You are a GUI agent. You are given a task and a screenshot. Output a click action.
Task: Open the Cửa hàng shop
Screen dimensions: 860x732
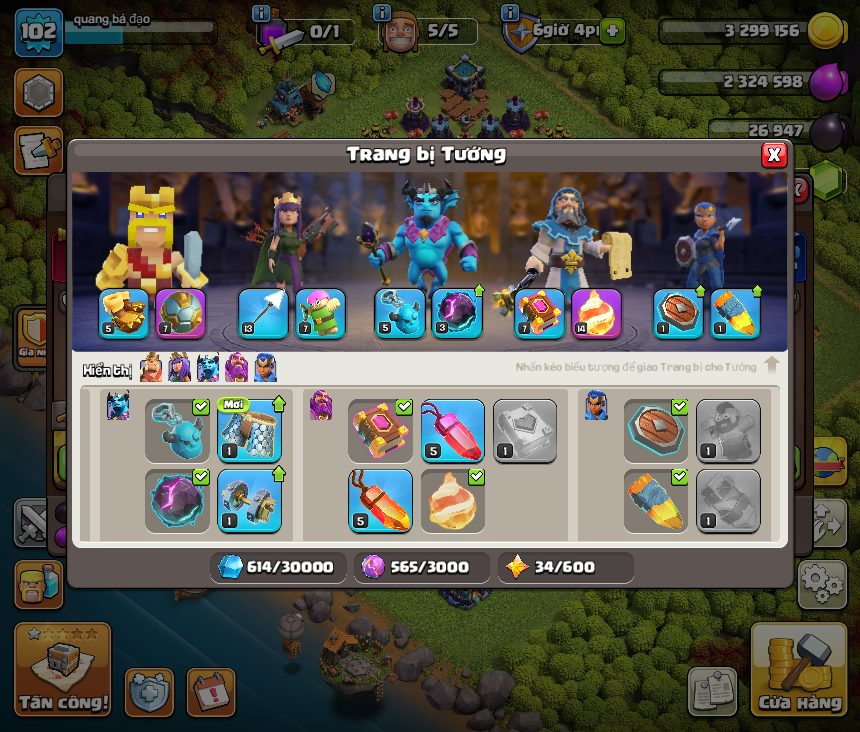tap(798, 669)
